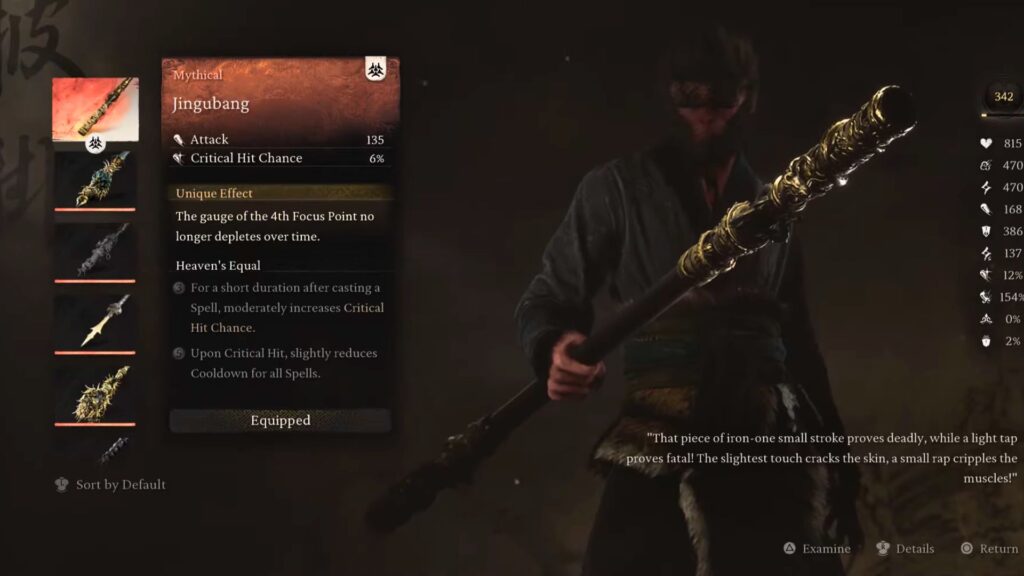Select the Jingubang staff thumbnail

pyautogui.click(x=95, y=109)
